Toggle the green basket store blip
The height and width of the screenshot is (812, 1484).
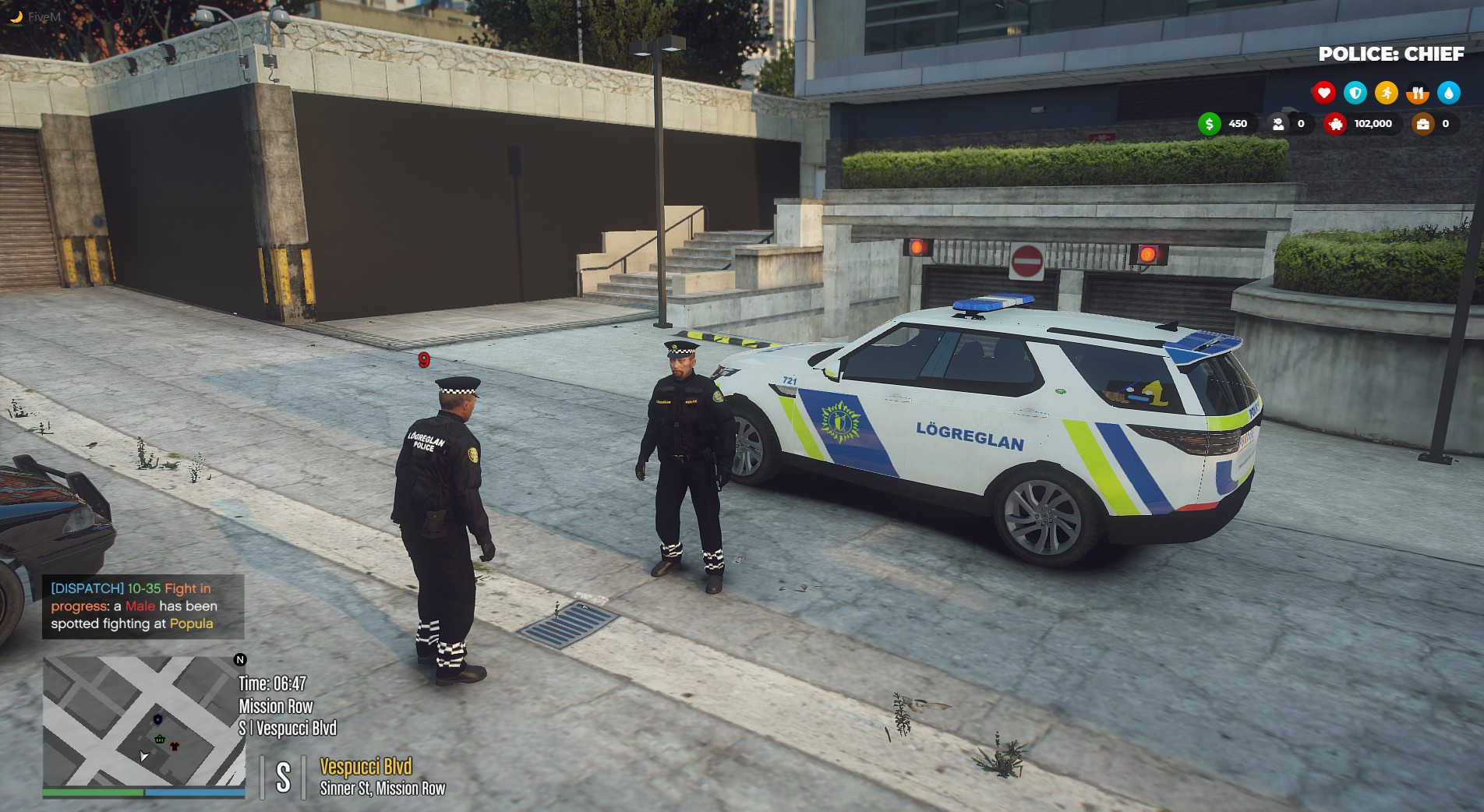pos(160,740)
